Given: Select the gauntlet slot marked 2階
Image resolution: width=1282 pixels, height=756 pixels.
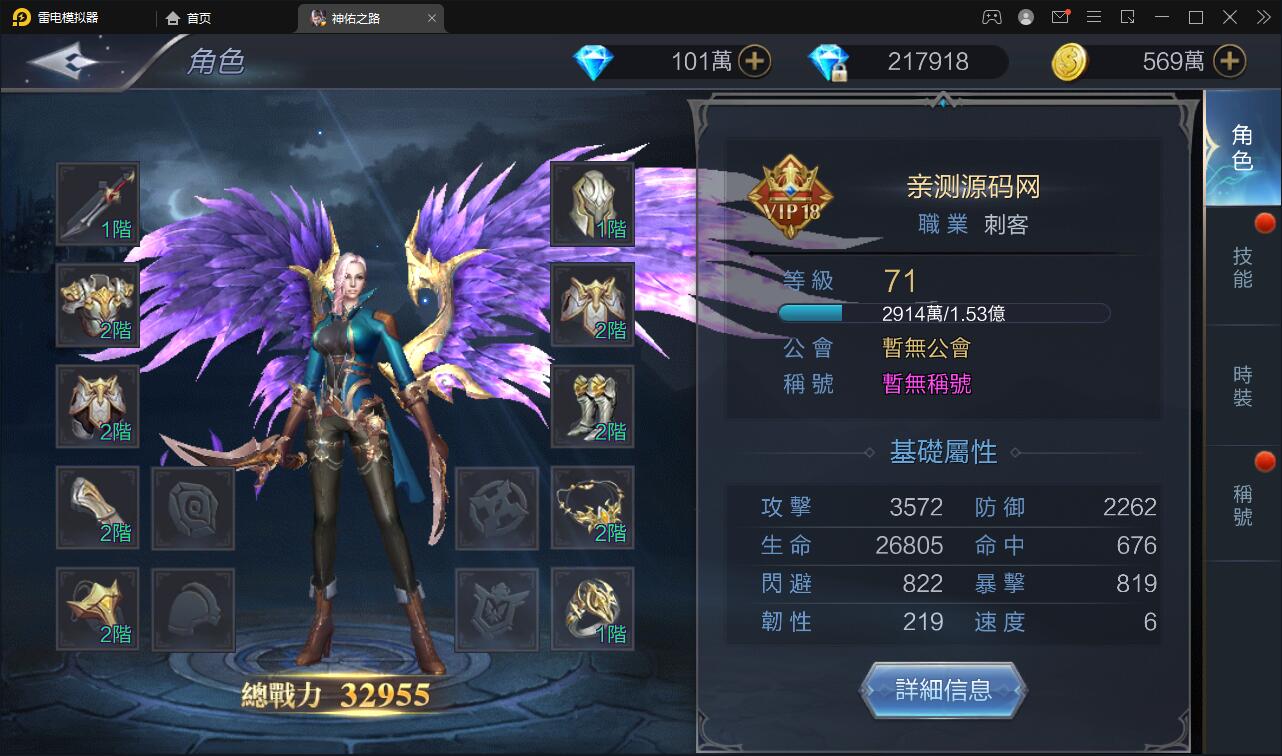Looking at the screenshot, I should 97,508.
